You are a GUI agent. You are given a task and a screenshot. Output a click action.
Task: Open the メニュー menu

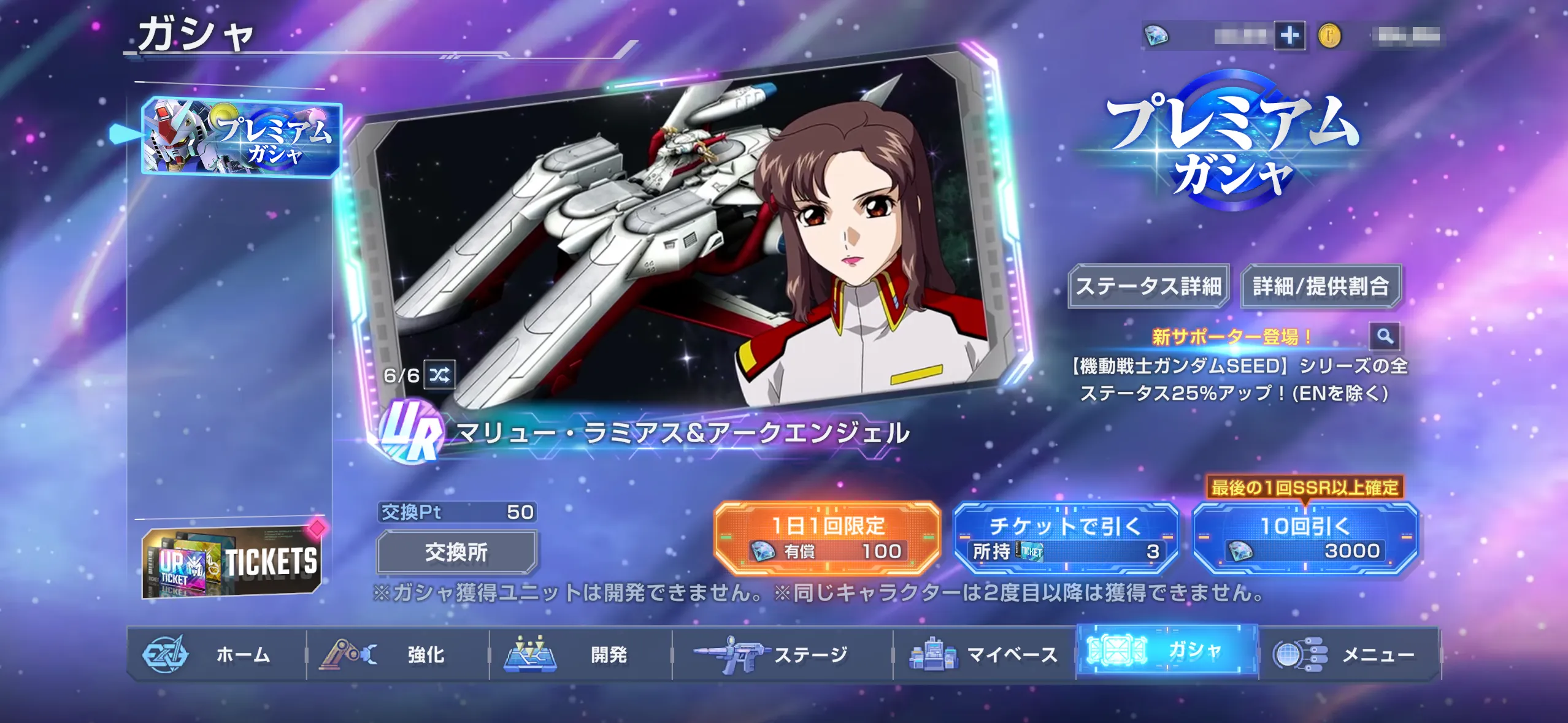1349,654
